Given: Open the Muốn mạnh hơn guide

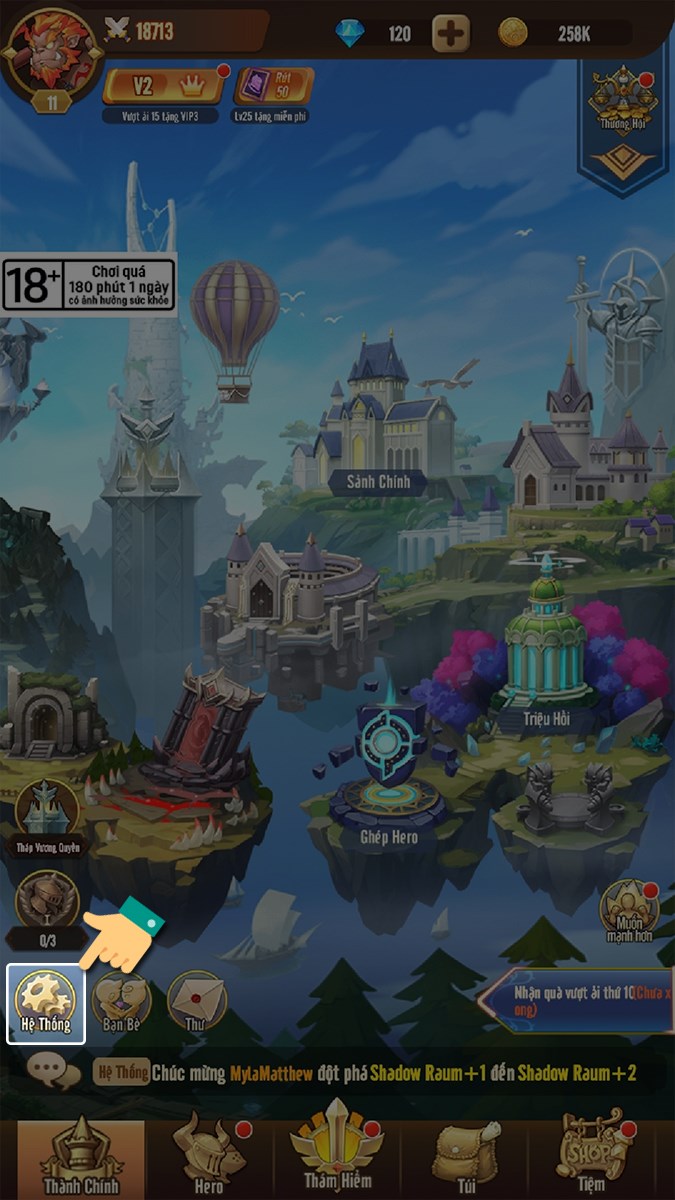Looking at the screenshot, I should coord(628,910).
